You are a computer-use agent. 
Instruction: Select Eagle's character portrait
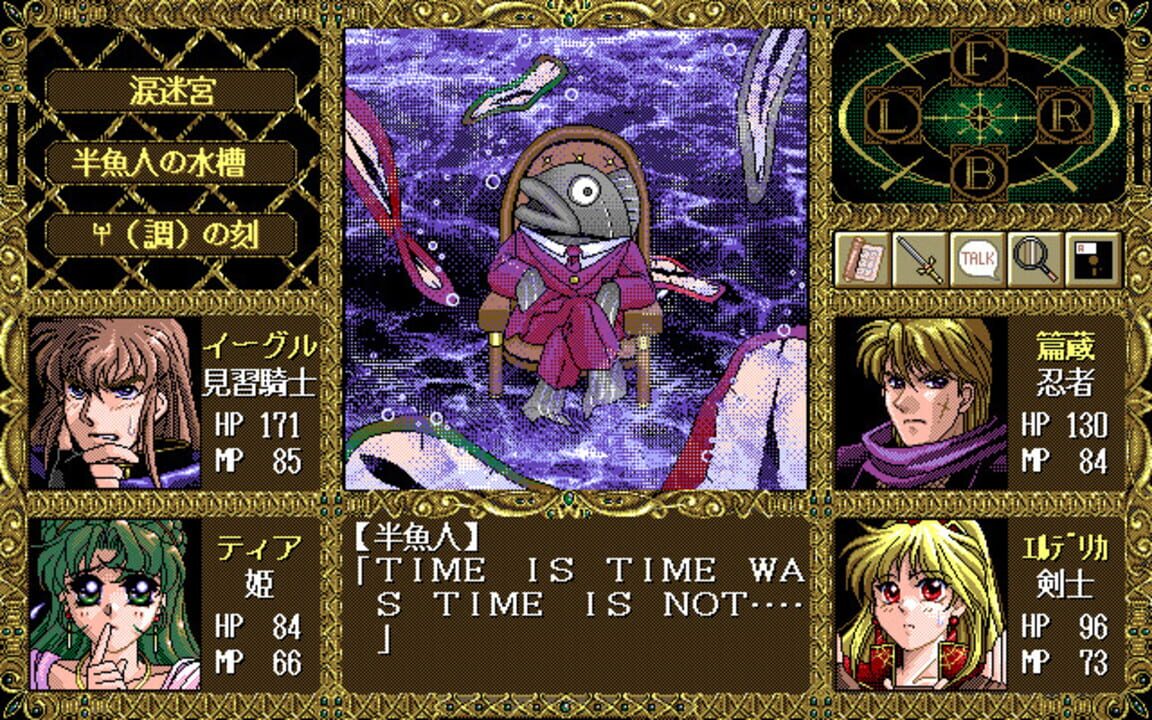point(115,403)
